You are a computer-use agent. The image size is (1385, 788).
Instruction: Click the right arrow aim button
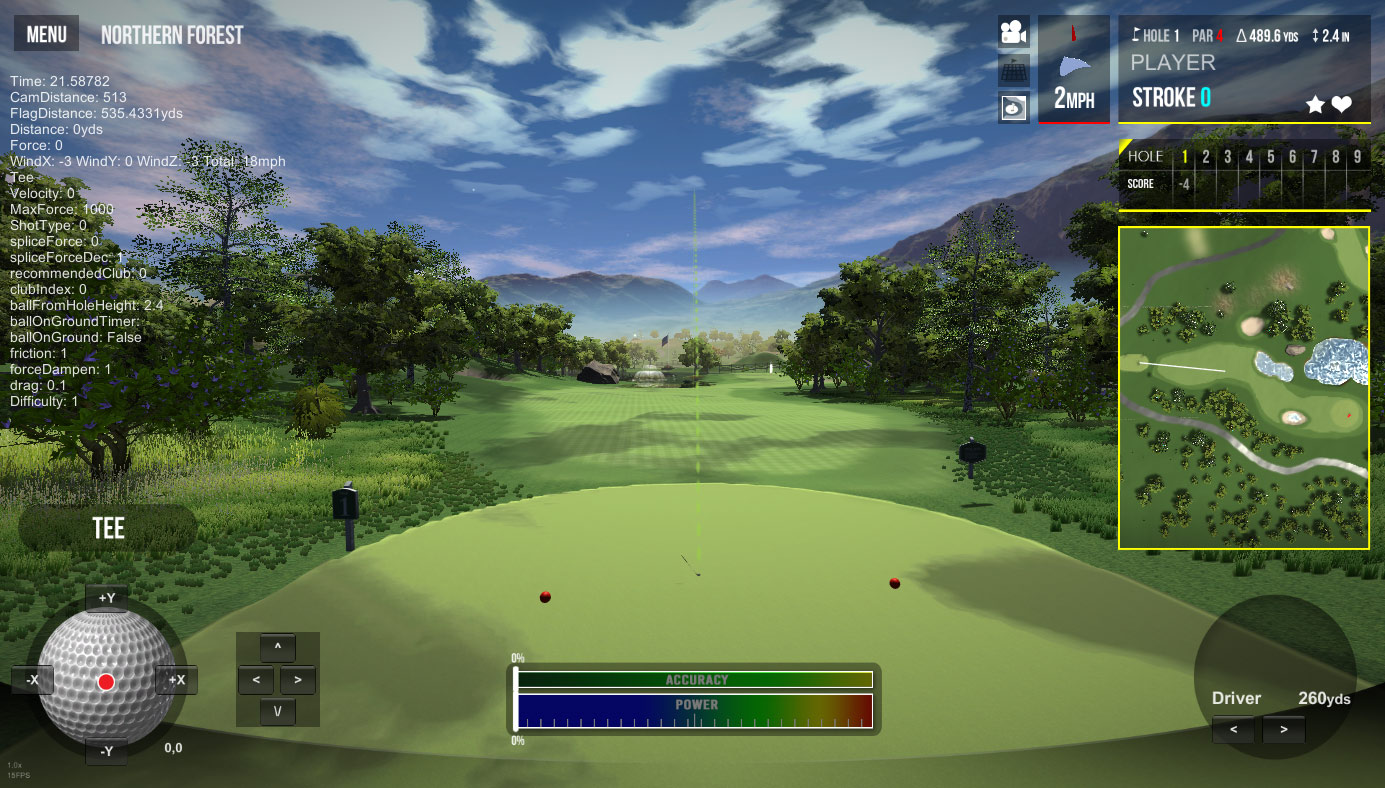click(x=298, y=680)
